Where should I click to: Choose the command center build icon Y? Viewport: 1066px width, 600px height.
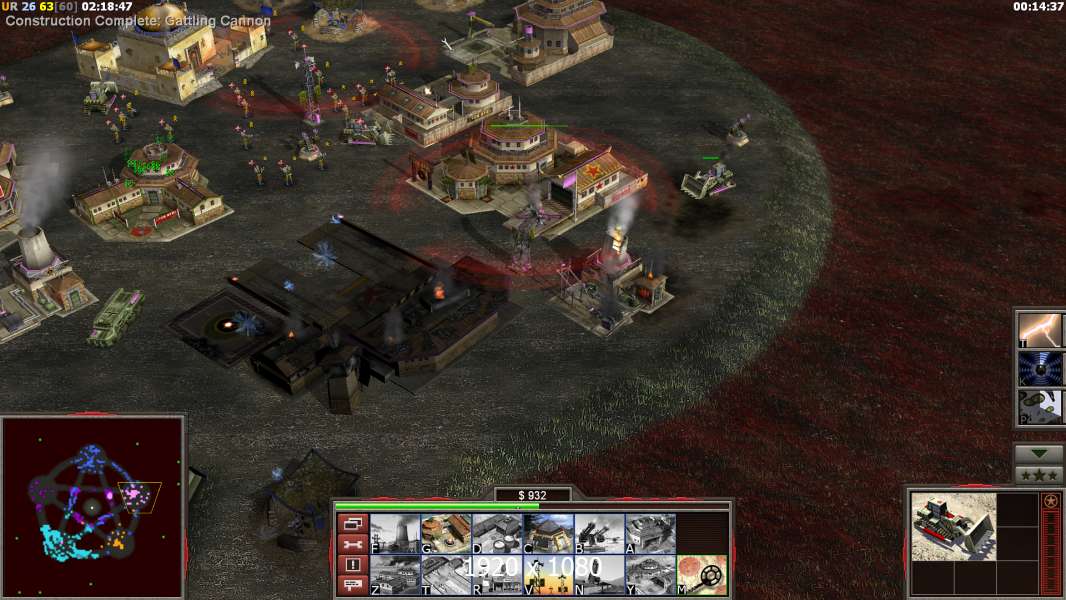pos(650,575)
